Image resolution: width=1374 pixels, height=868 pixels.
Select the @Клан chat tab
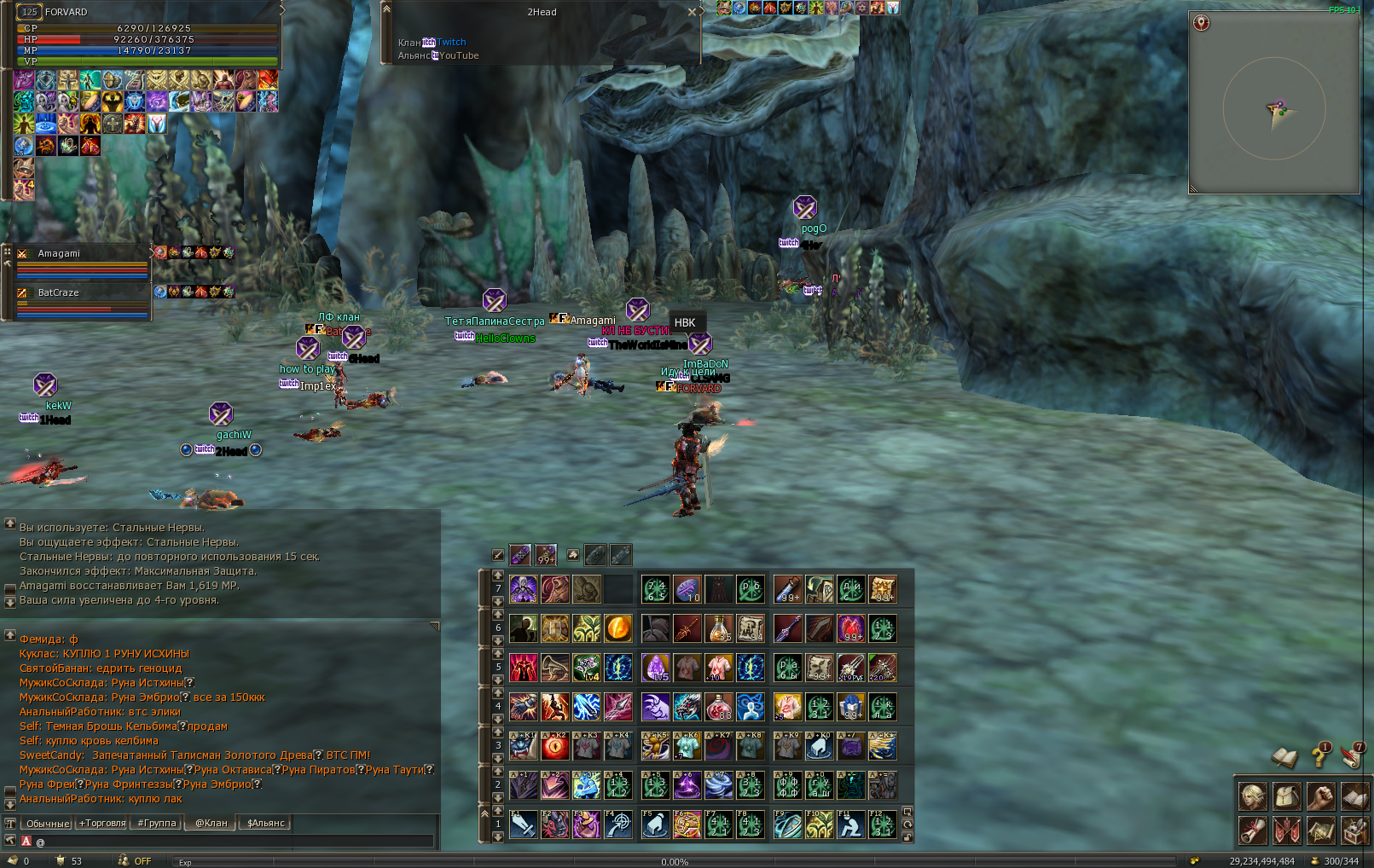point(211,823)
